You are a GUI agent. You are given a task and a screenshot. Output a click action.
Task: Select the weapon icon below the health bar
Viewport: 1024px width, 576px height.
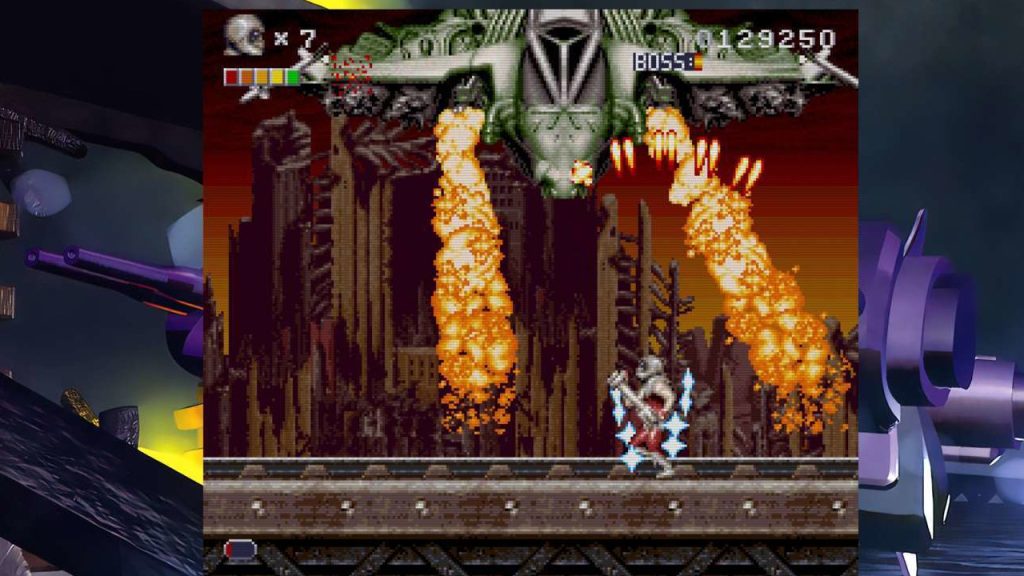coord(254,94)
